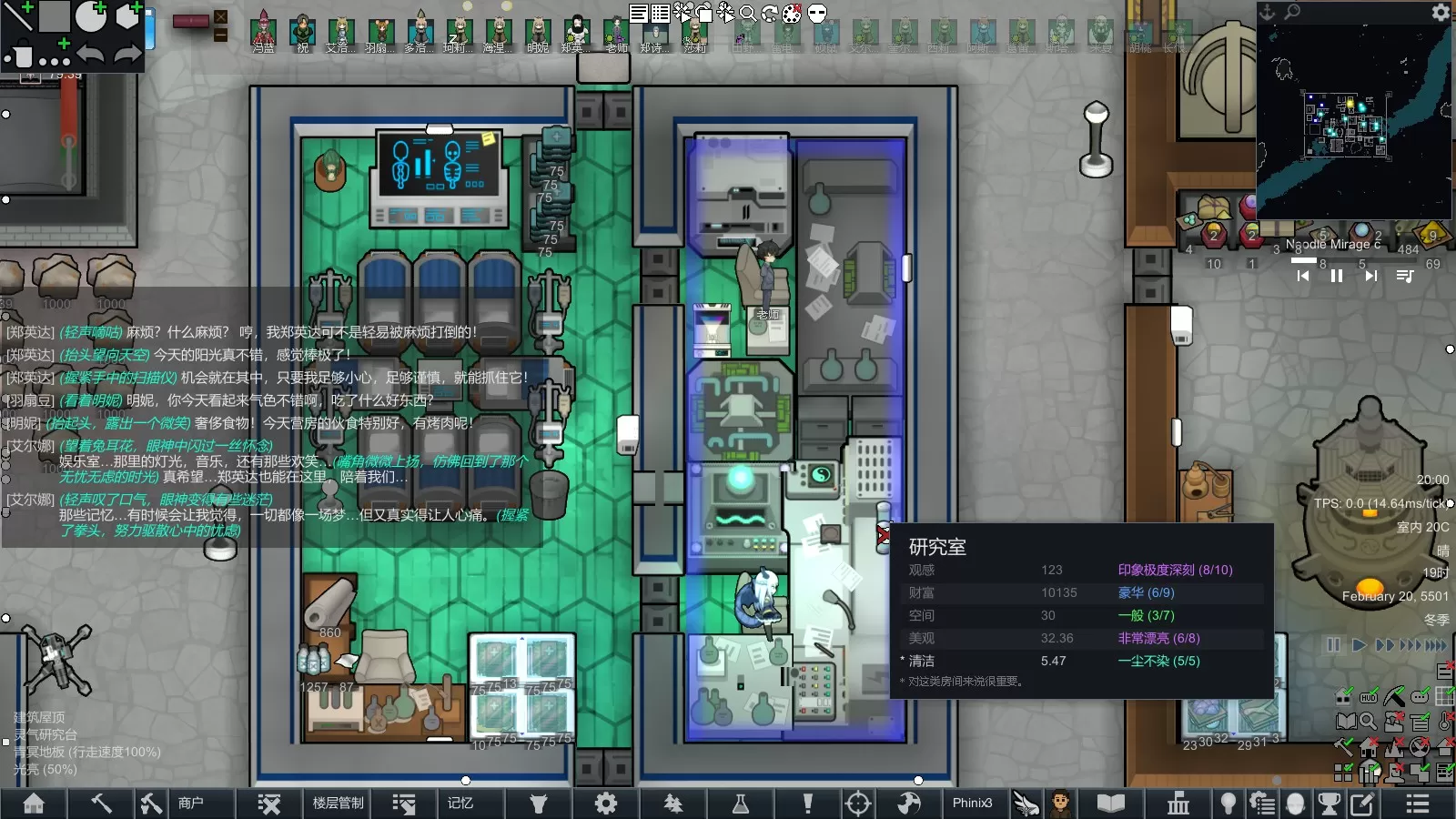This screenshot has height=819, width=1456.
Task: Open the main menu list icon
Action: click(1417, 803)
